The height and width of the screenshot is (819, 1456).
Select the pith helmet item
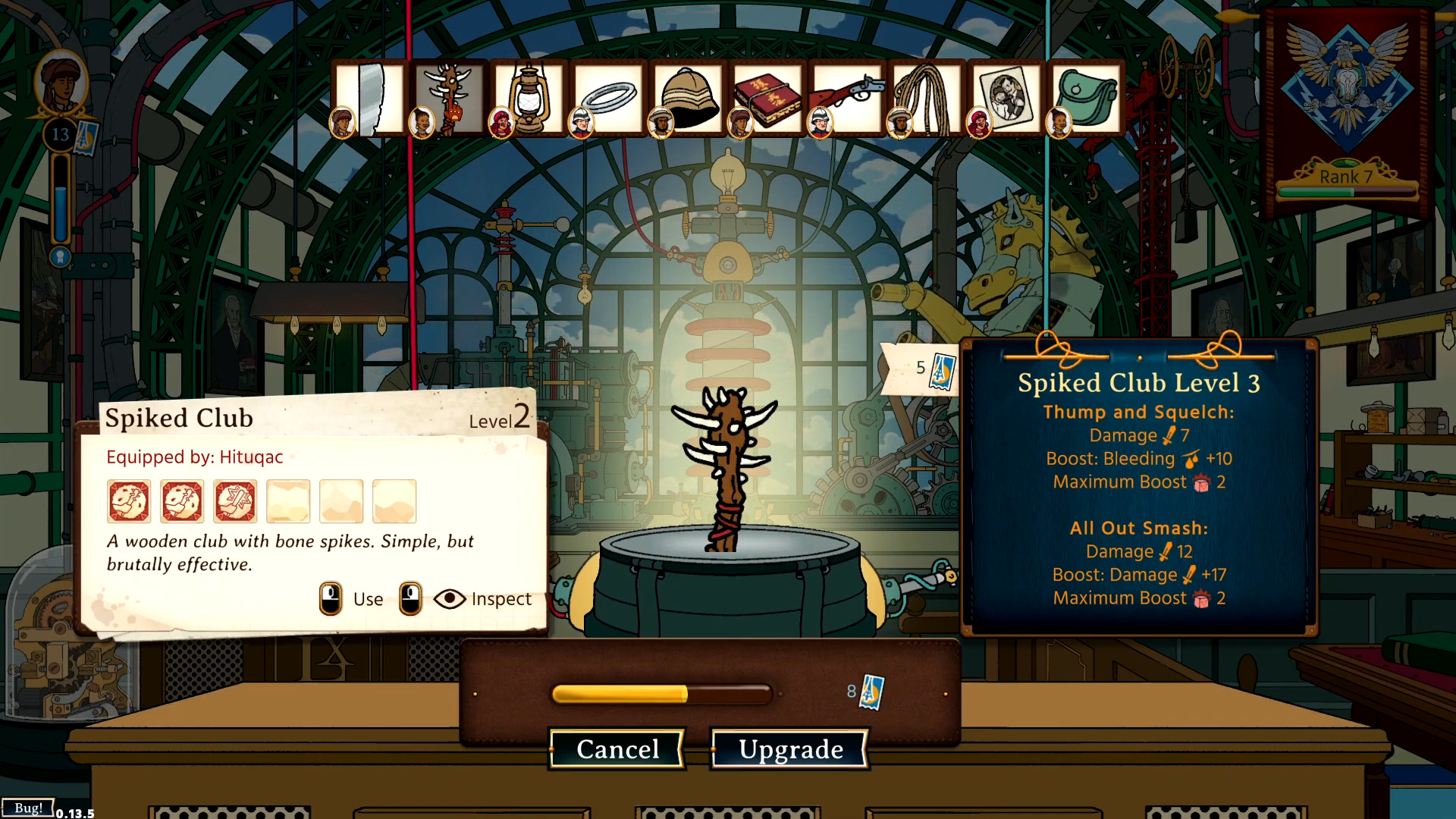689,99
